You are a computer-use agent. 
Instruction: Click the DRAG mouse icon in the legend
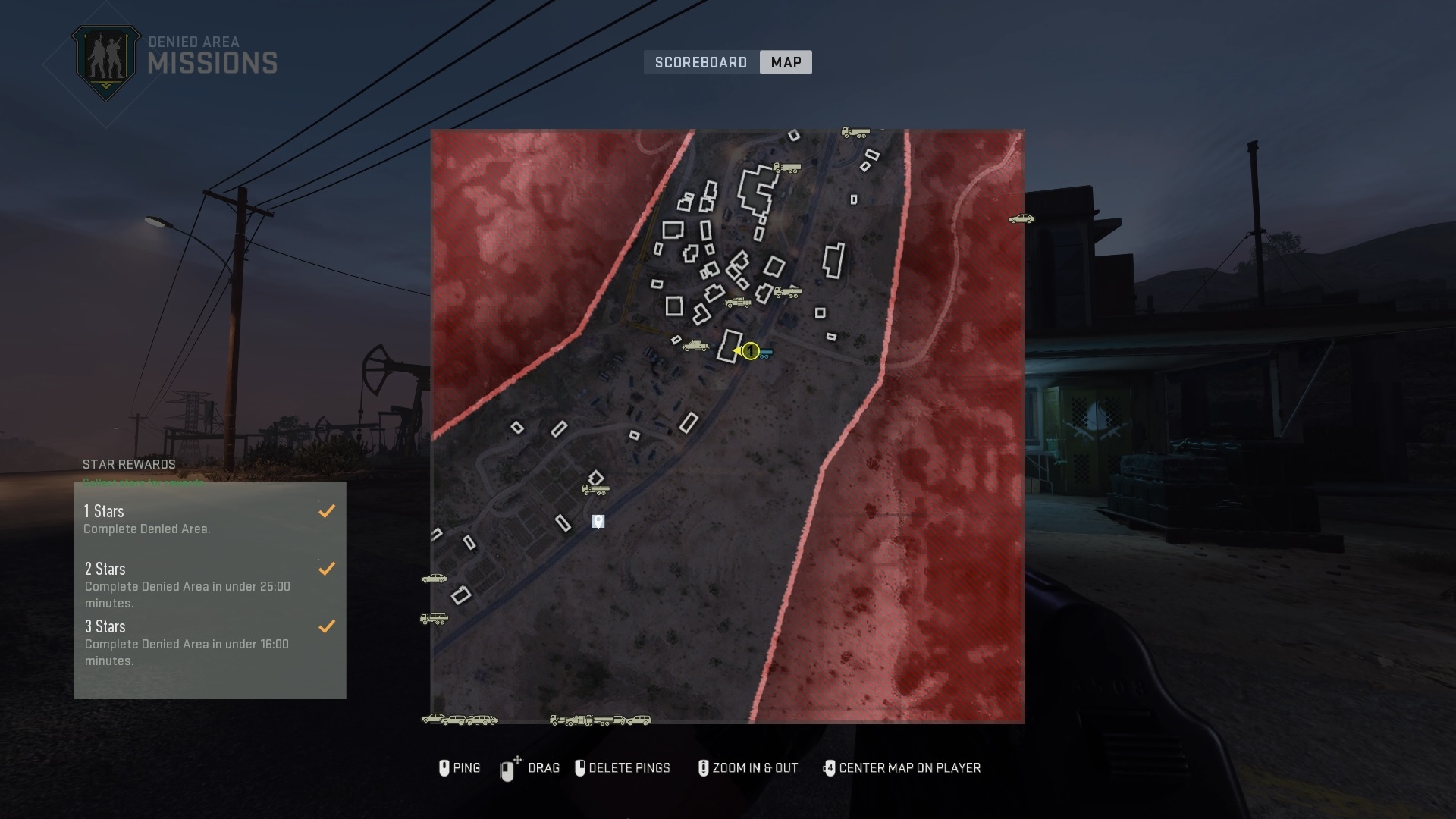tap(507, 768)
